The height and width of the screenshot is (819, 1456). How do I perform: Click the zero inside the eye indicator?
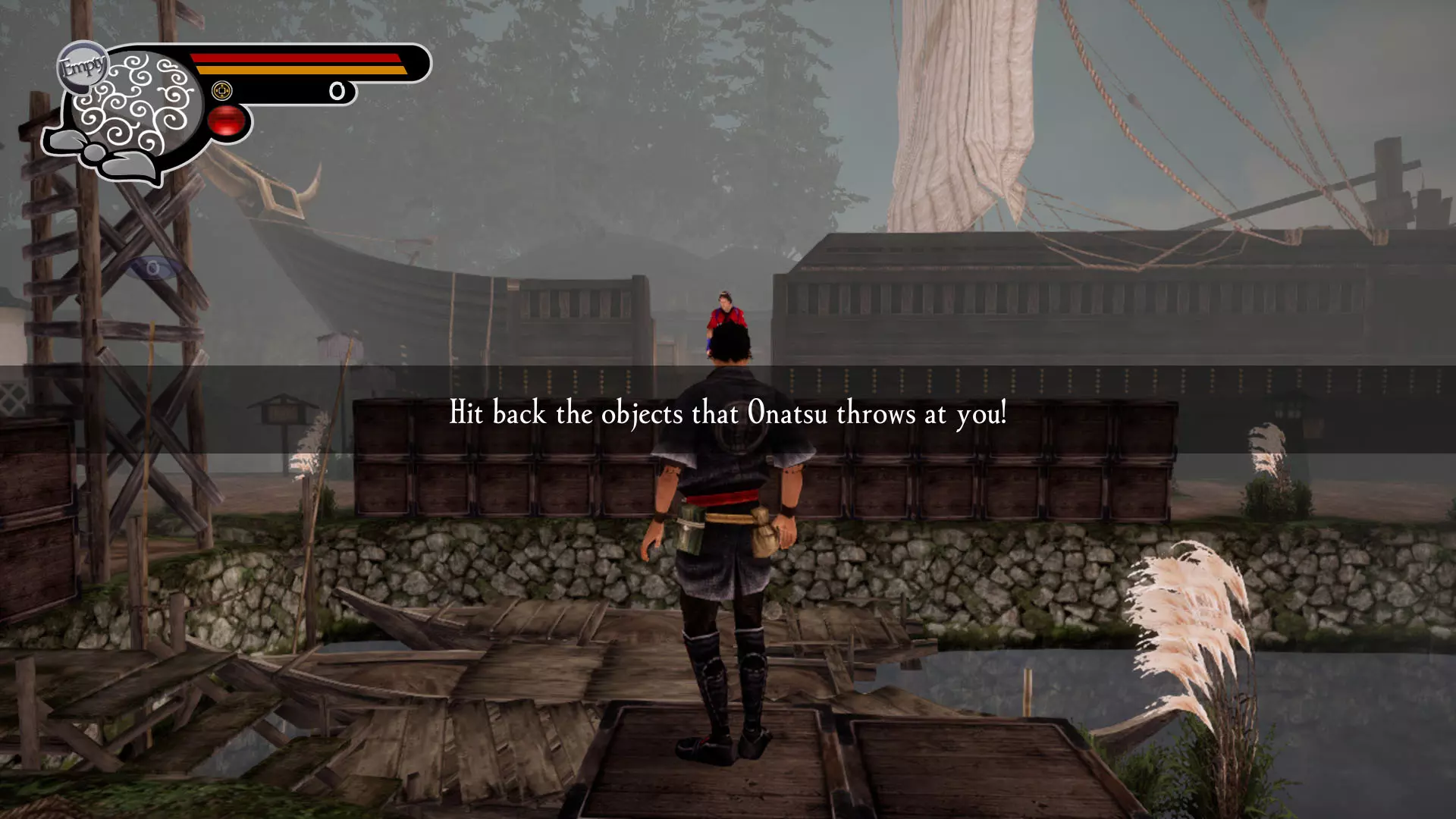click(153, 268)
